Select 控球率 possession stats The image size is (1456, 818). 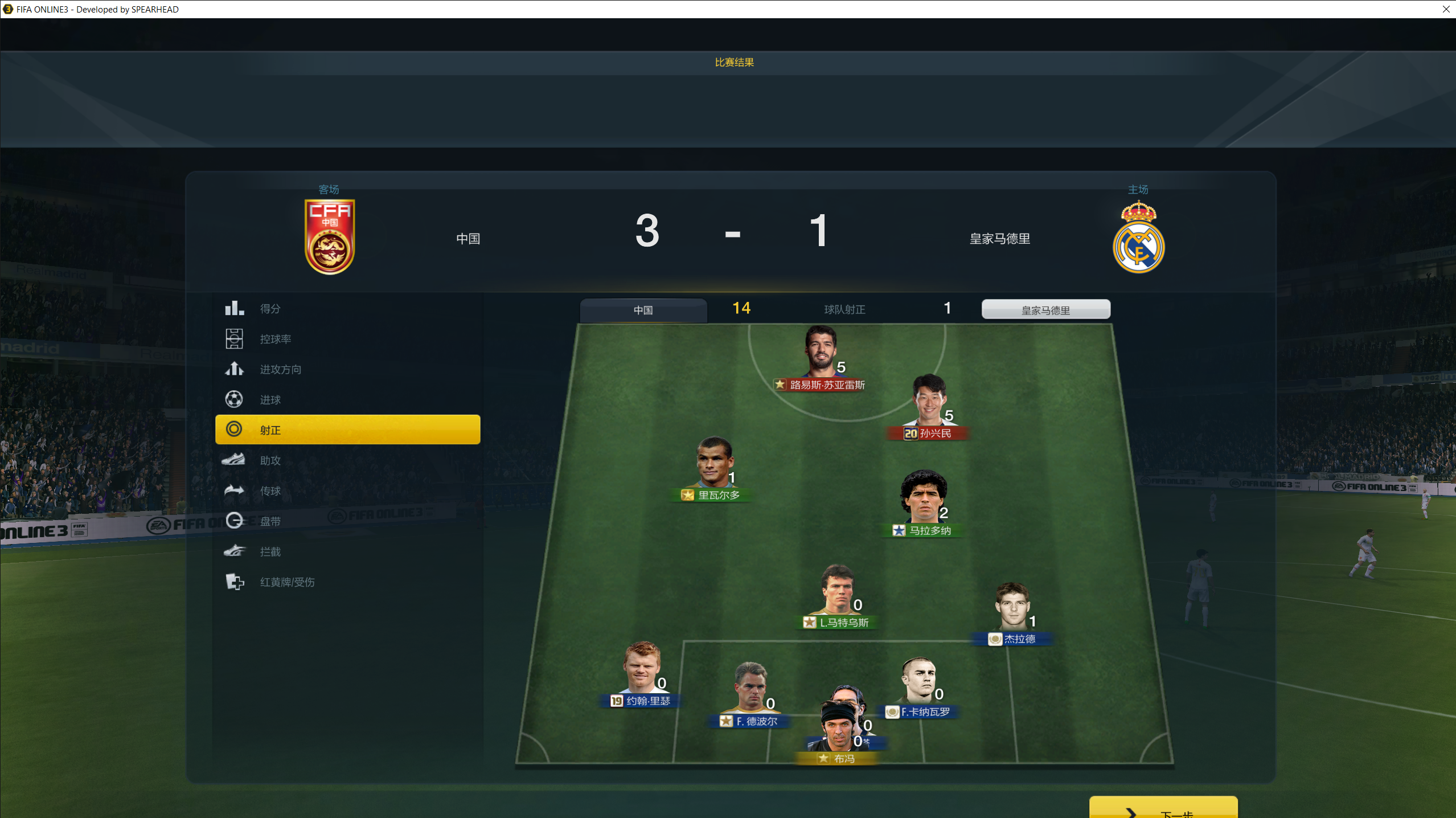[x=347, y=339]
